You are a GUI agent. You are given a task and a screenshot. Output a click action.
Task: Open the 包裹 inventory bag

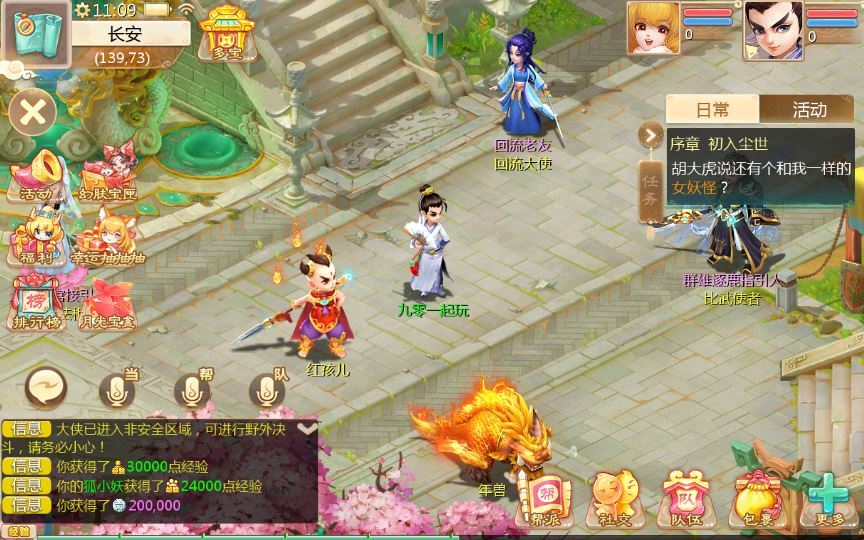click(x=755, y=496)
